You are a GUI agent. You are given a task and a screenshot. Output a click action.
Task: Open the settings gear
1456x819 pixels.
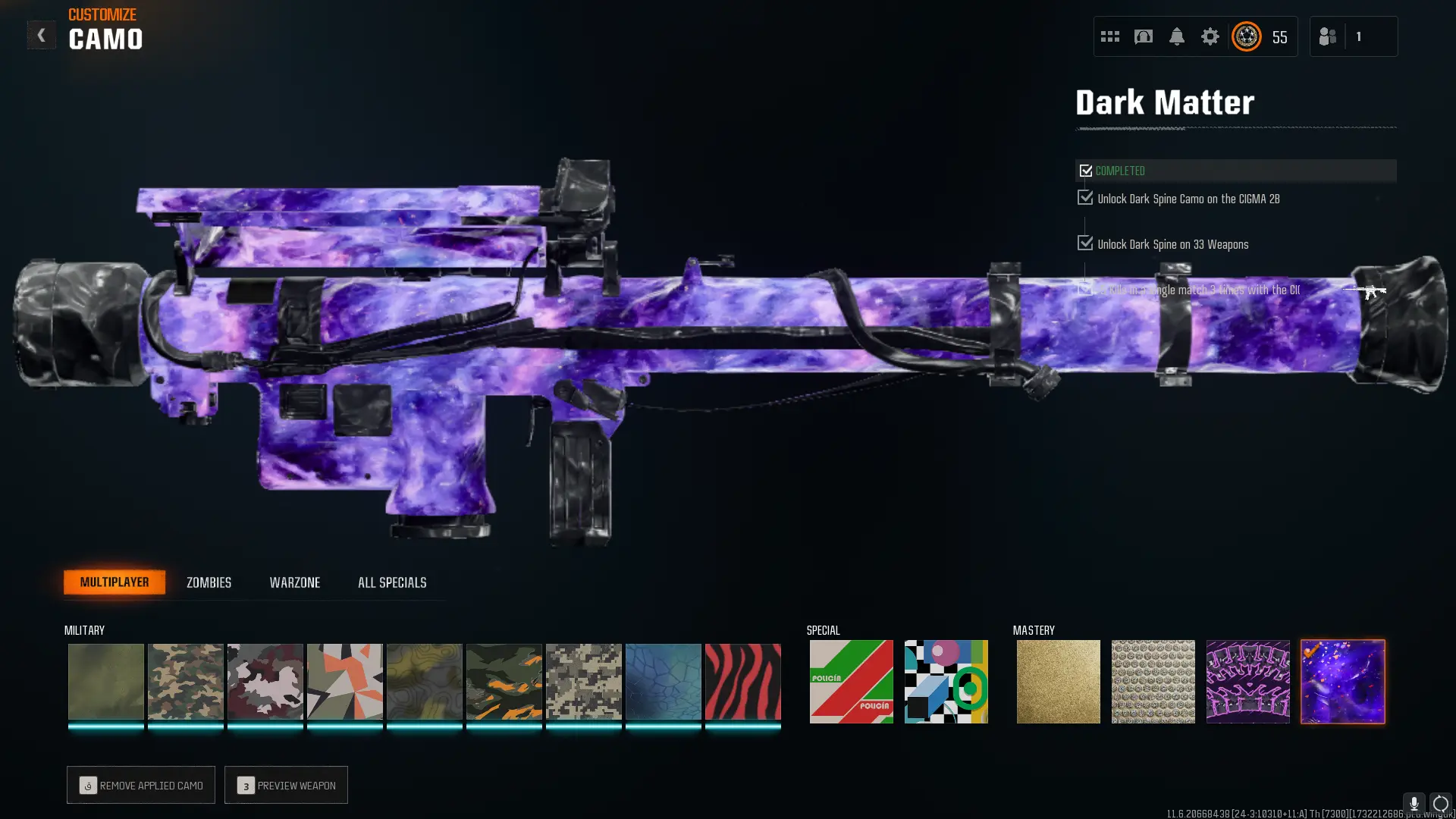[x=1210, y=36]
